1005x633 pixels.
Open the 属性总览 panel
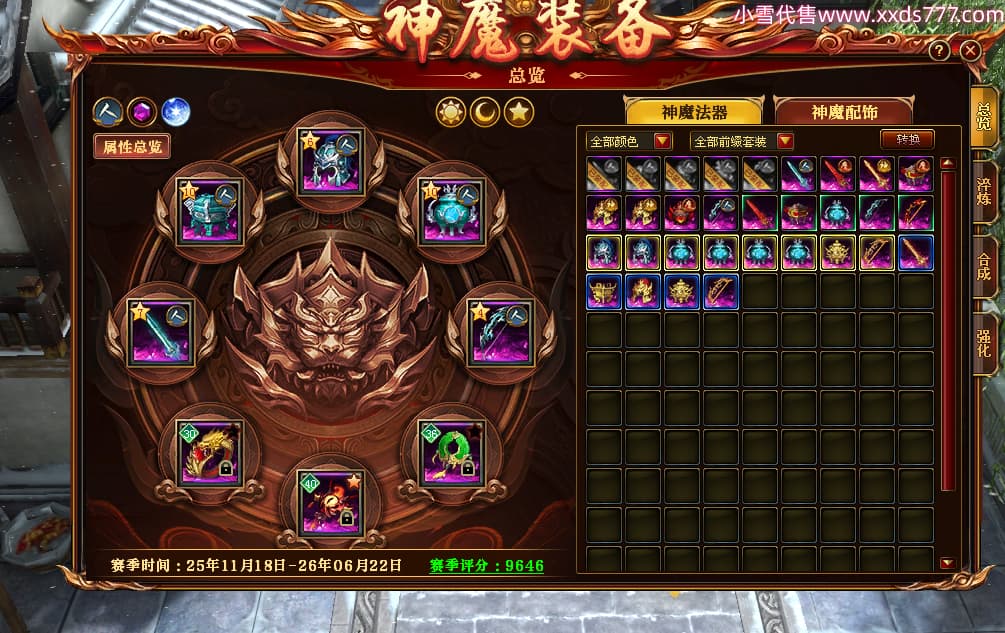[131, 147]
